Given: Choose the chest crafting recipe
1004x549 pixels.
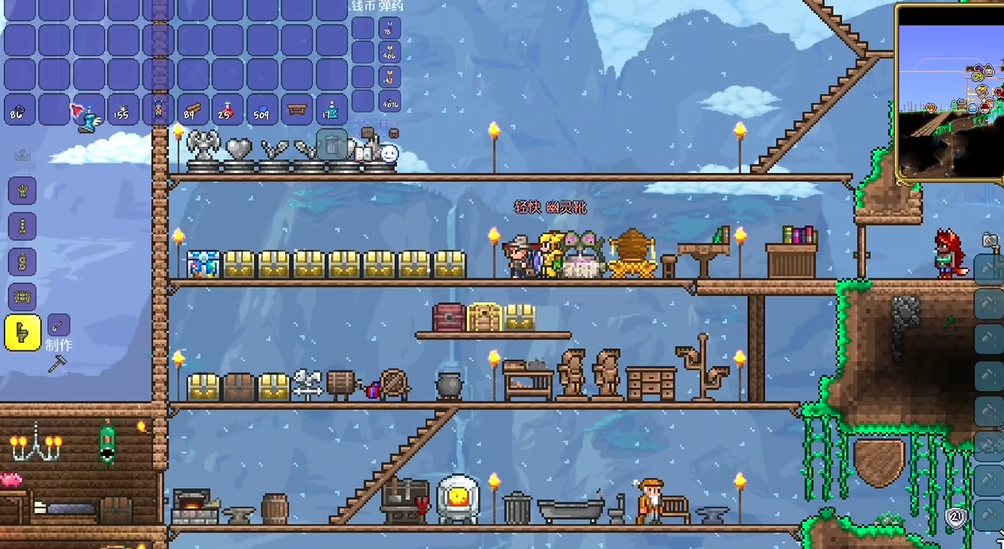Looking at the screenshot, I should (22, 296).
